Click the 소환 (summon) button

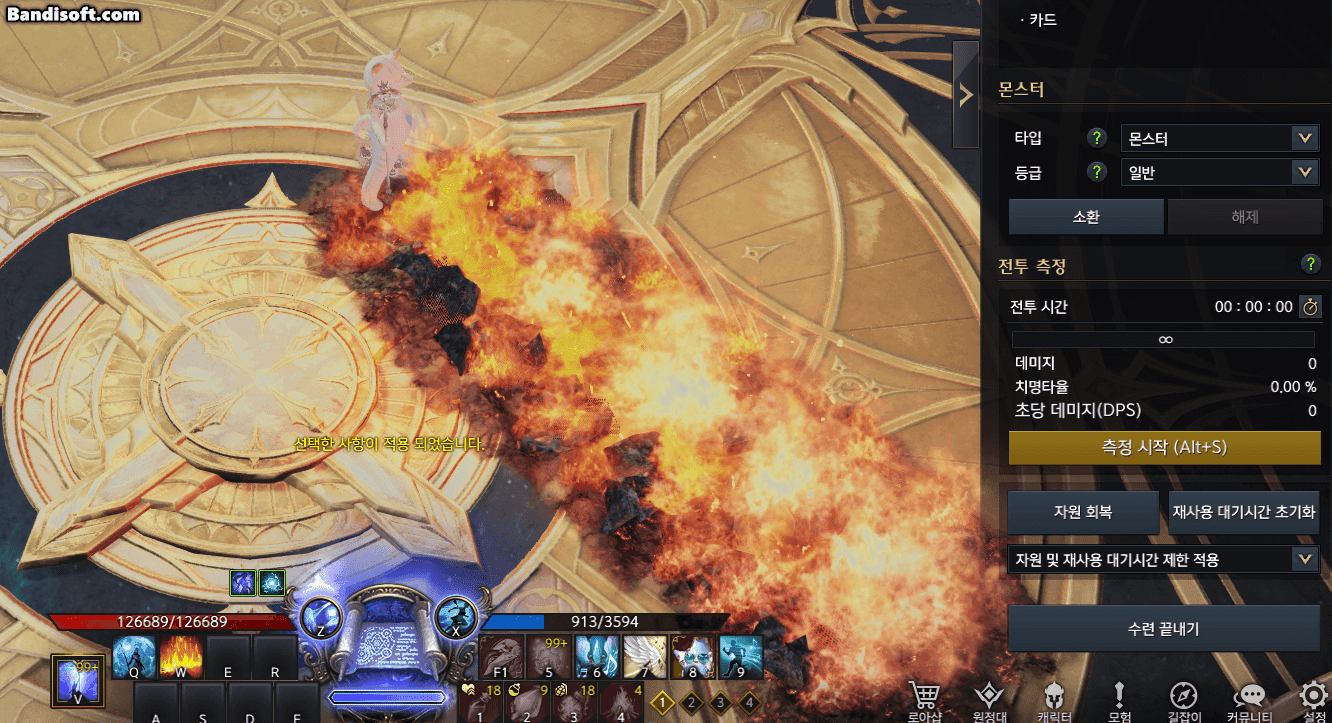pyautogui.click(x=1085, y=217)
